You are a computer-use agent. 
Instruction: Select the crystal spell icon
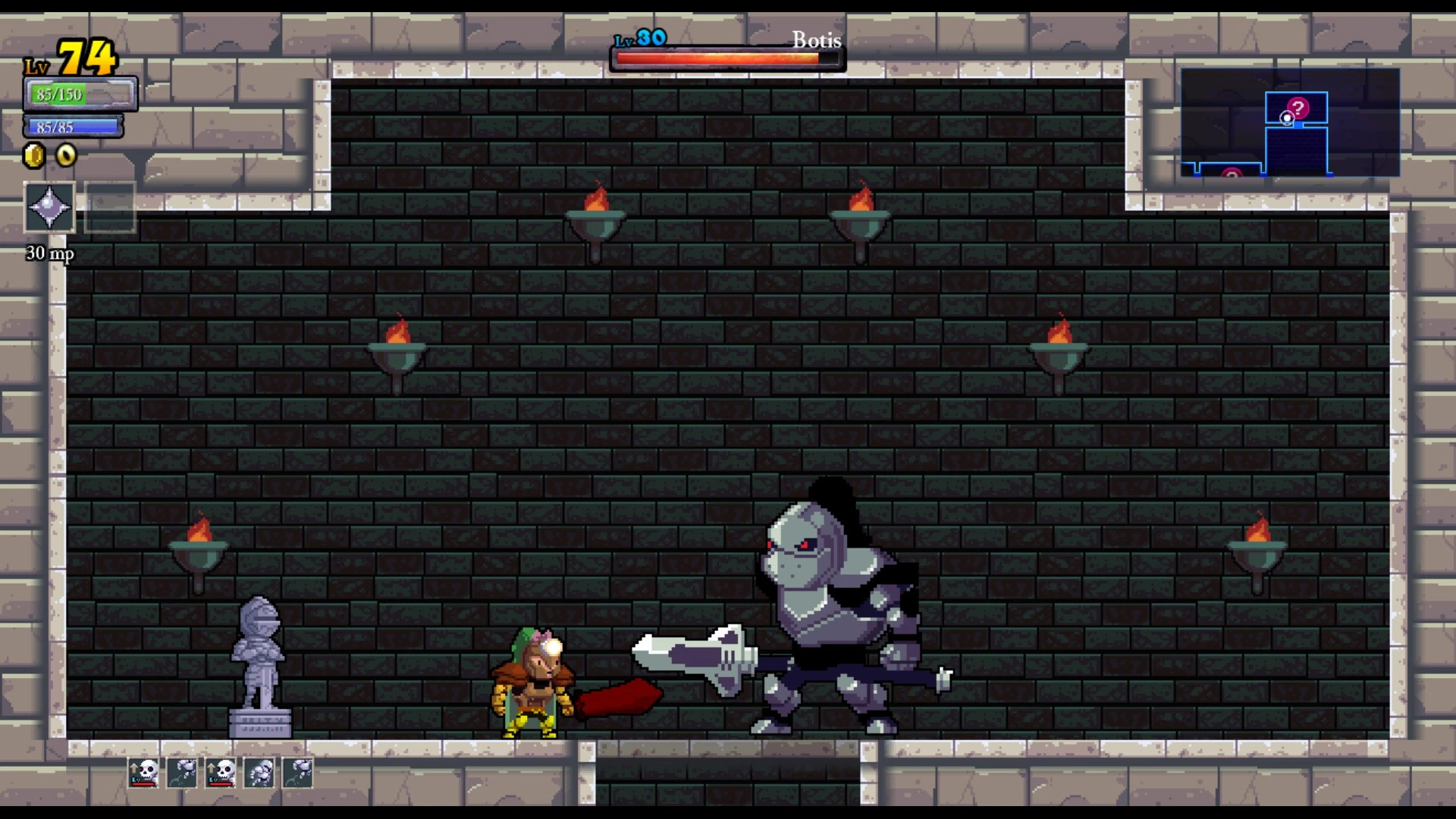point(49,206)
